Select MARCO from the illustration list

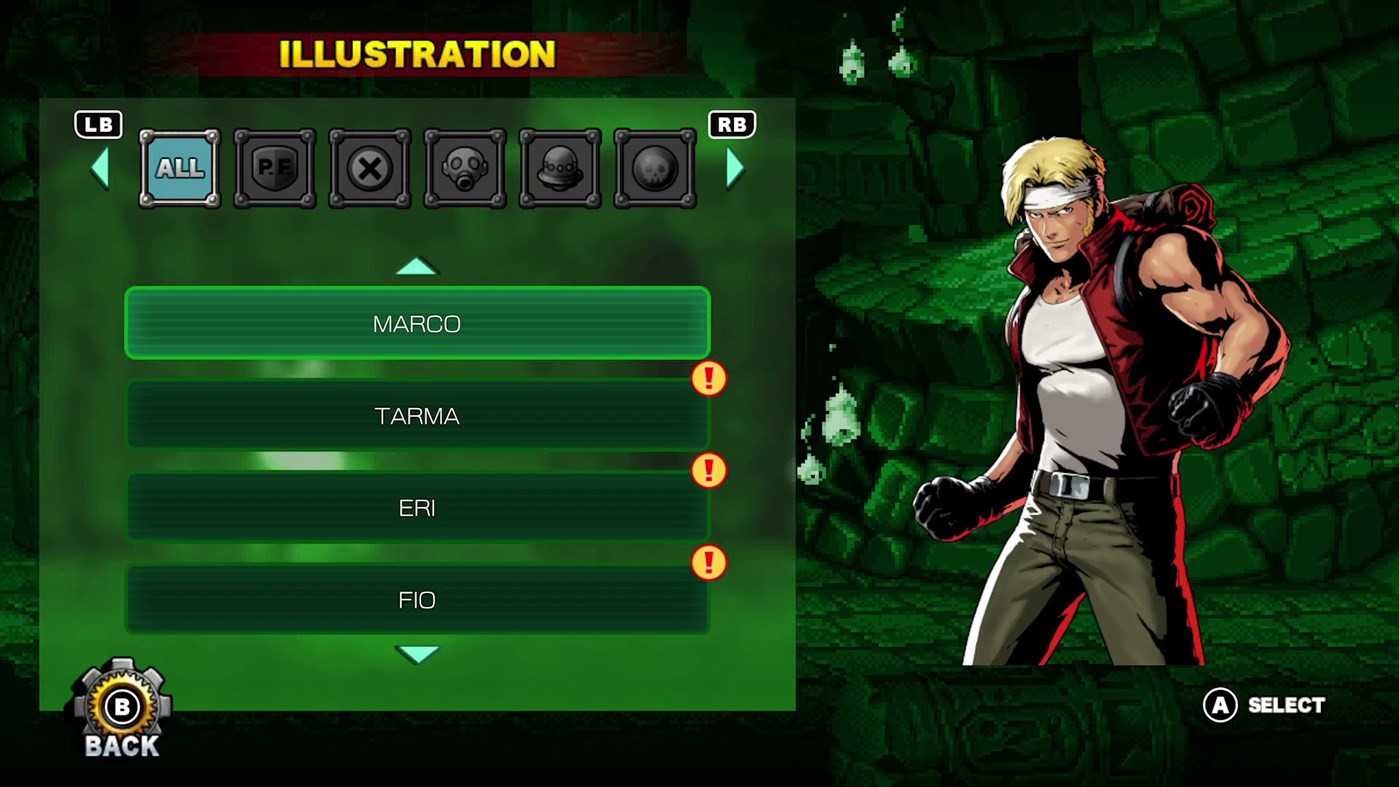(417, 323)
